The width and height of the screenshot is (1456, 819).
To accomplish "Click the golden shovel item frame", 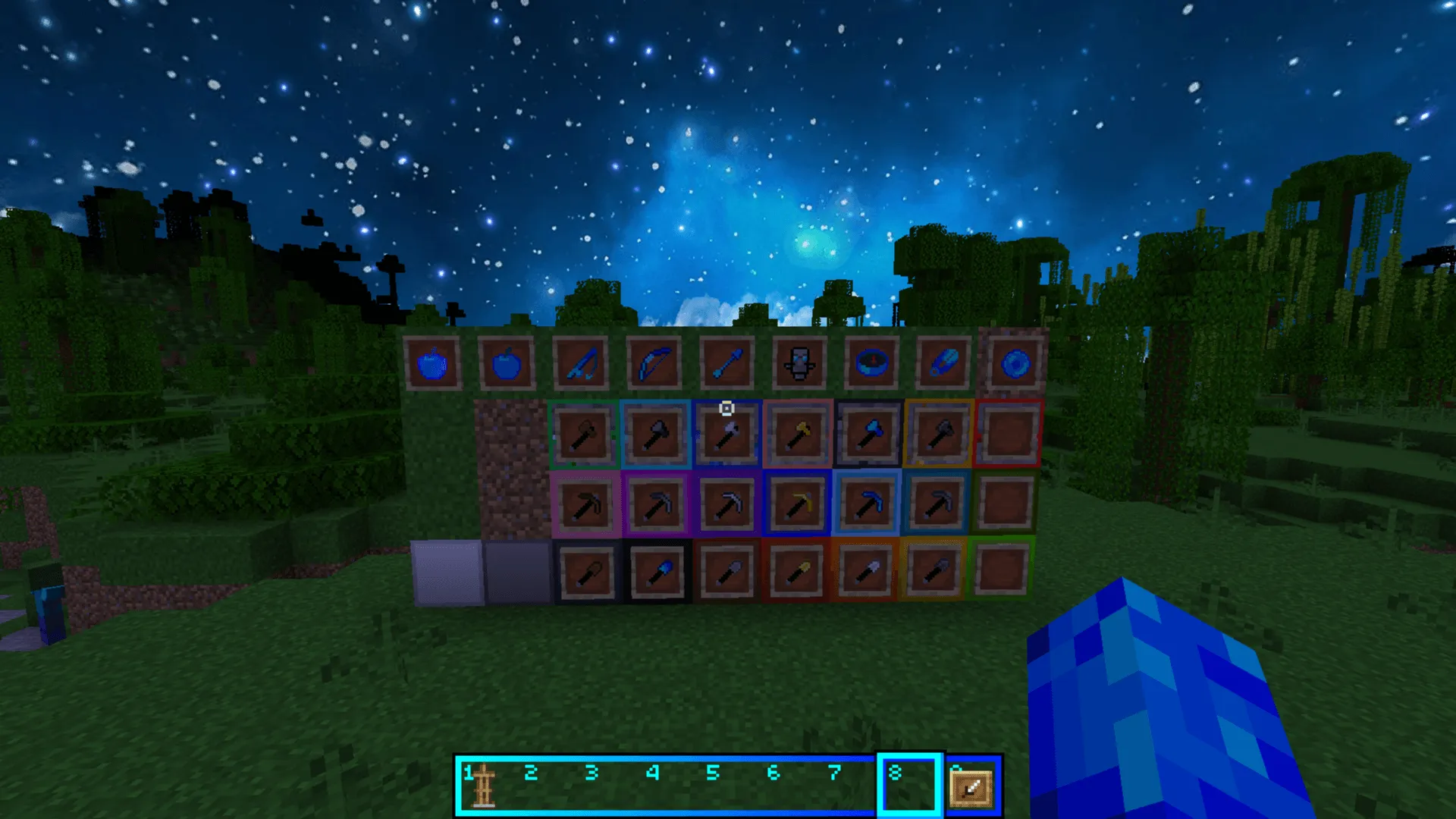I will pyautogui.click(x=798, y=574).
